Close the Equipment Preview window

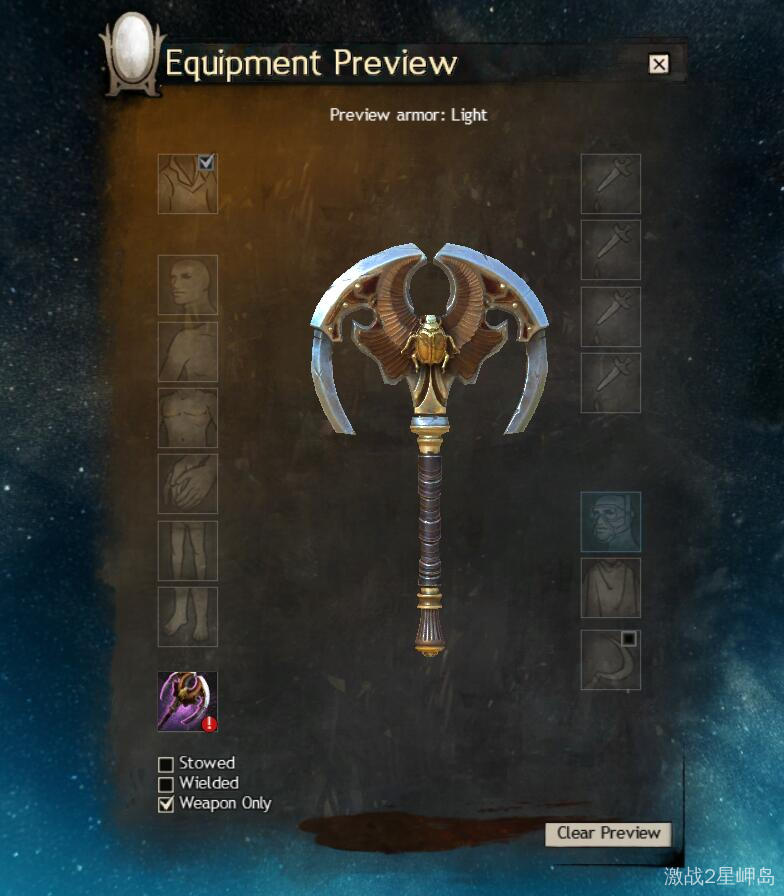click(658, 64)
